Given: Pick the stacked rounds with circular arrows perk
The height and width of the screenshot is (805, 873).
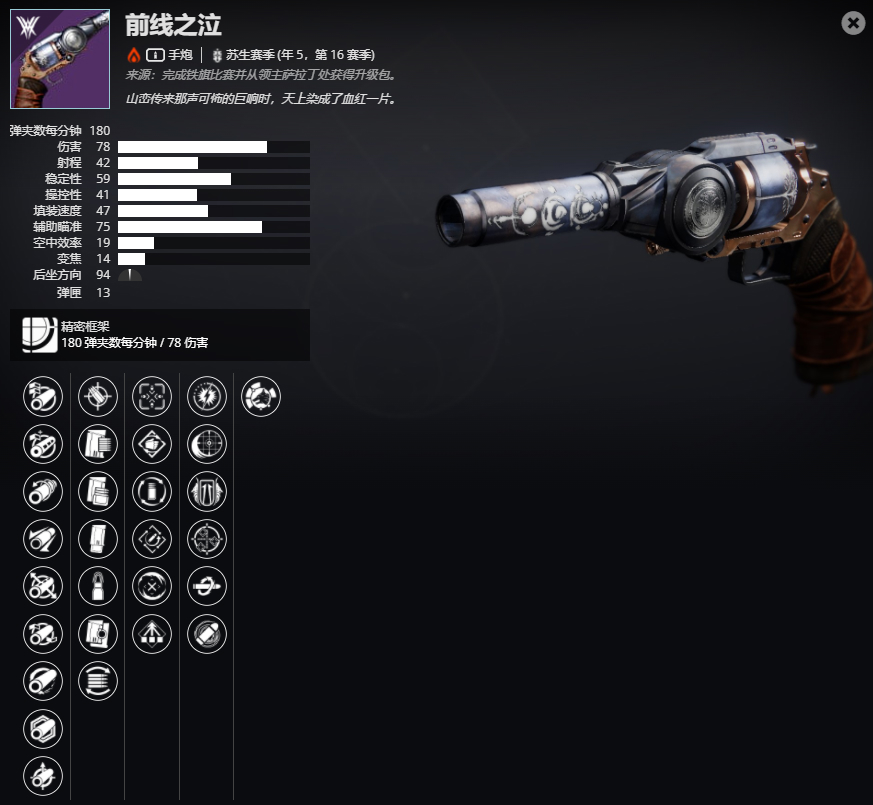Looking at the screenshot, I should [x=98, y=681].
